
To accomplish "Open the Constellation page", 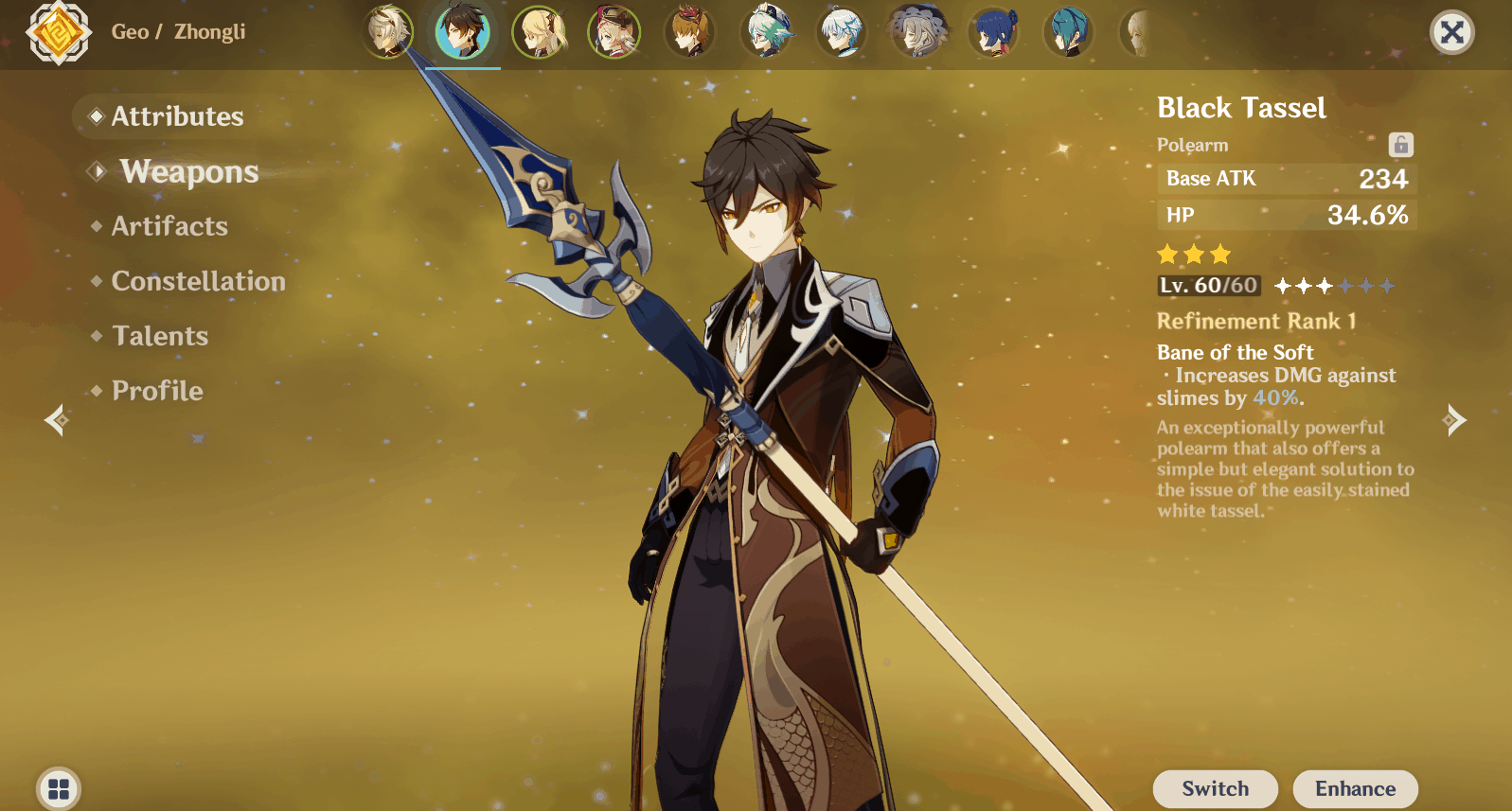I will pos(198,281).
